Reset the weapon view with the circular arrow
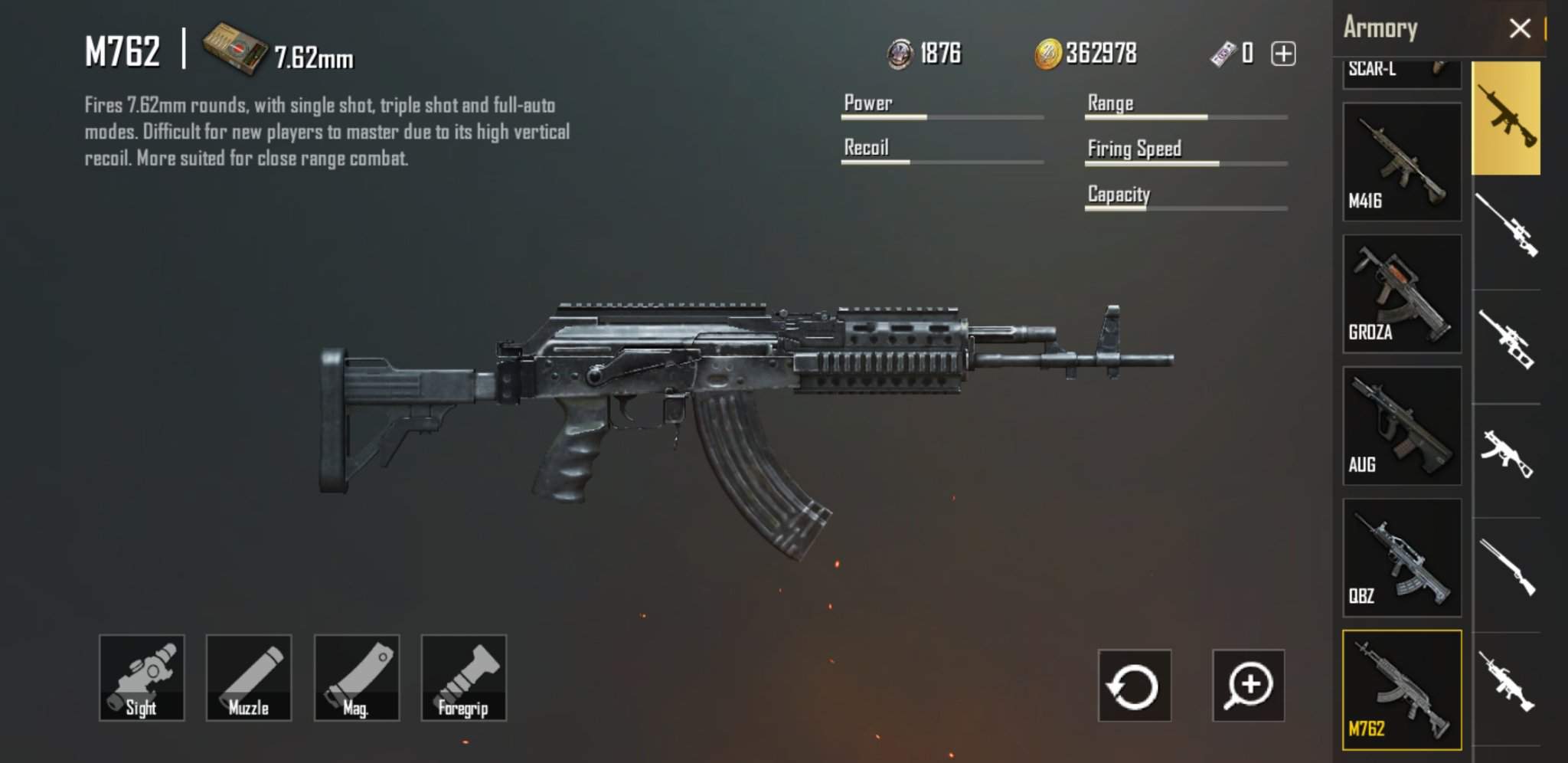This screenshot has height=763, width=1568. [x=1134, y=686]
